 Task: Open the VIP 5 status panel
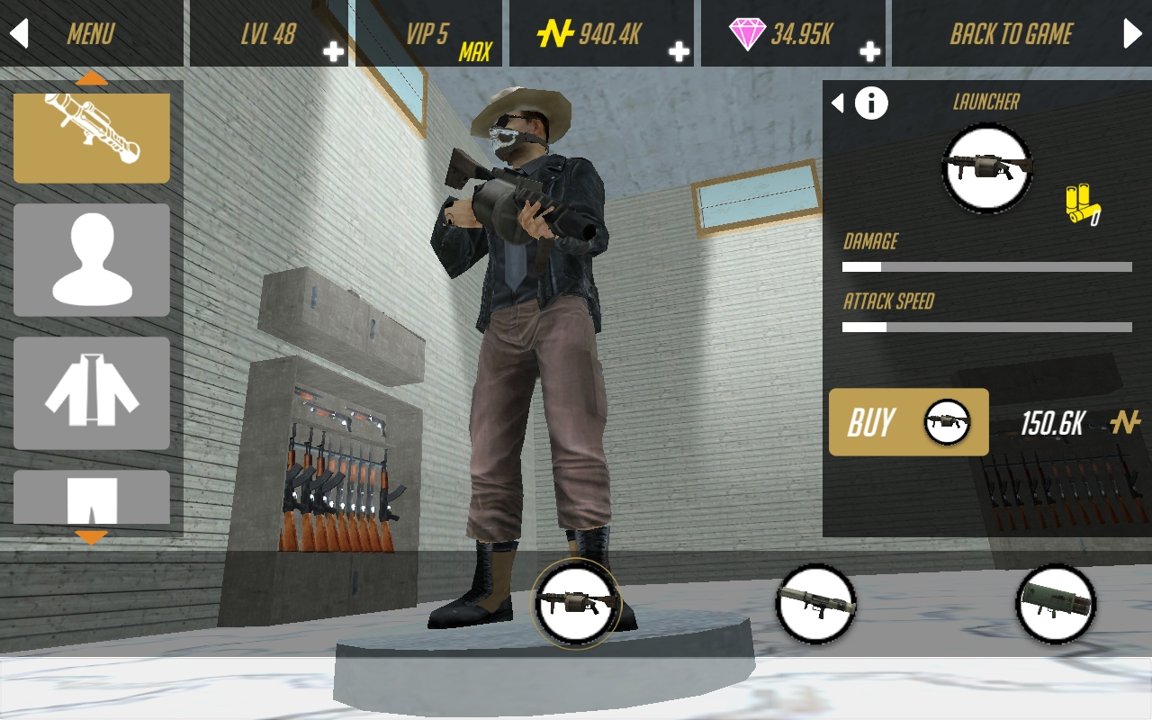click(428, 34)
